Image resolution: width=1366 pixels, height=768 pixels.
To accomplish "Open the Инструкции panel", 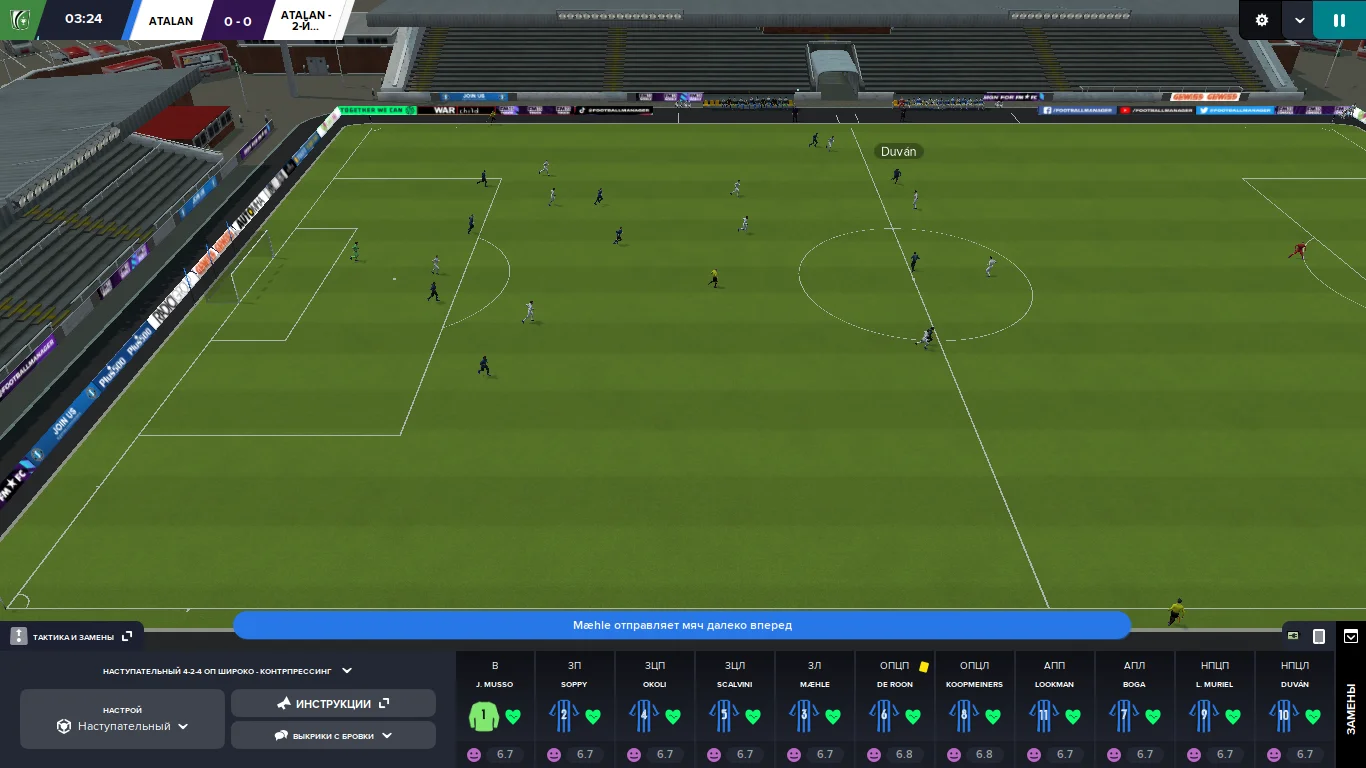I will tap(333, 704).
